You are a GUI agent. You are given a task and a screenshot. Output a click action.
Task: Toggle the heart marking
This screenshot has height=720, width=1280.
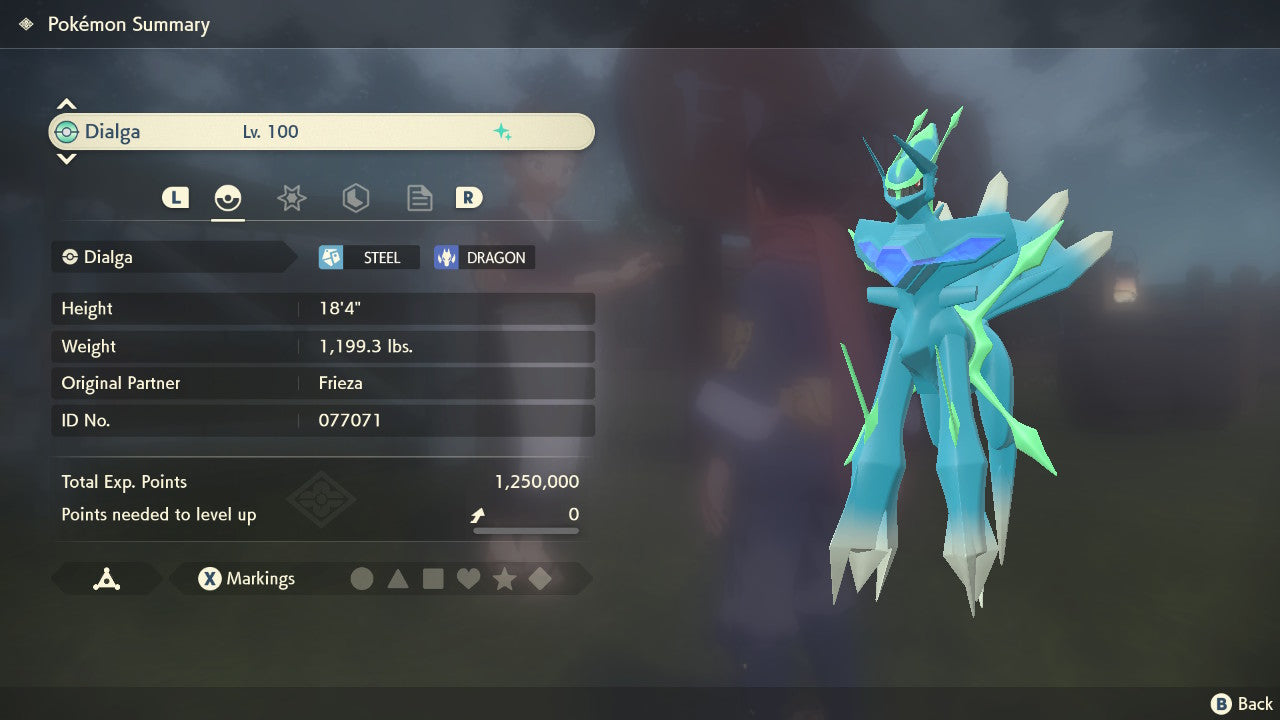point(468,579)
